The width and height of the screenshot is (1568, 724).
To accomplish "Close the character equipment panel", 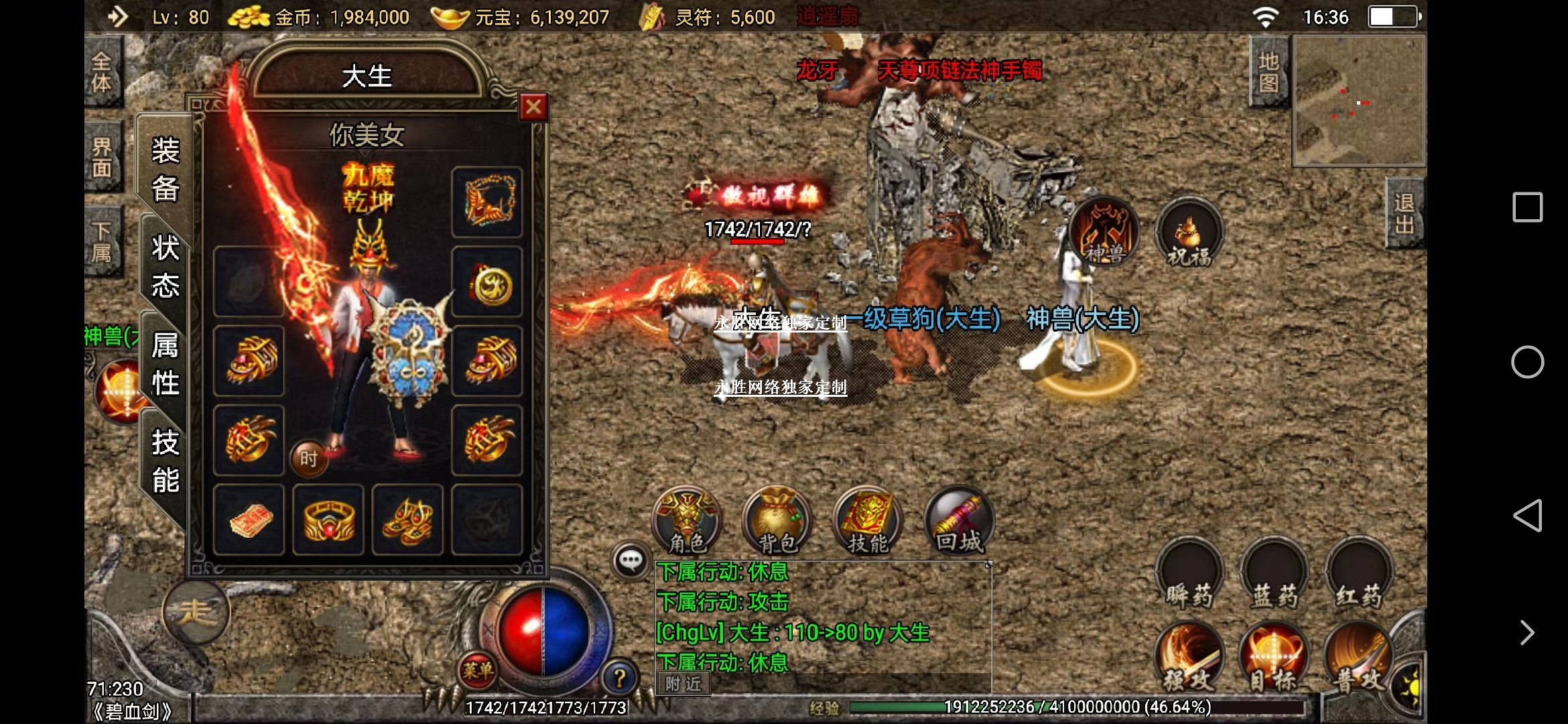I will 533,107.
